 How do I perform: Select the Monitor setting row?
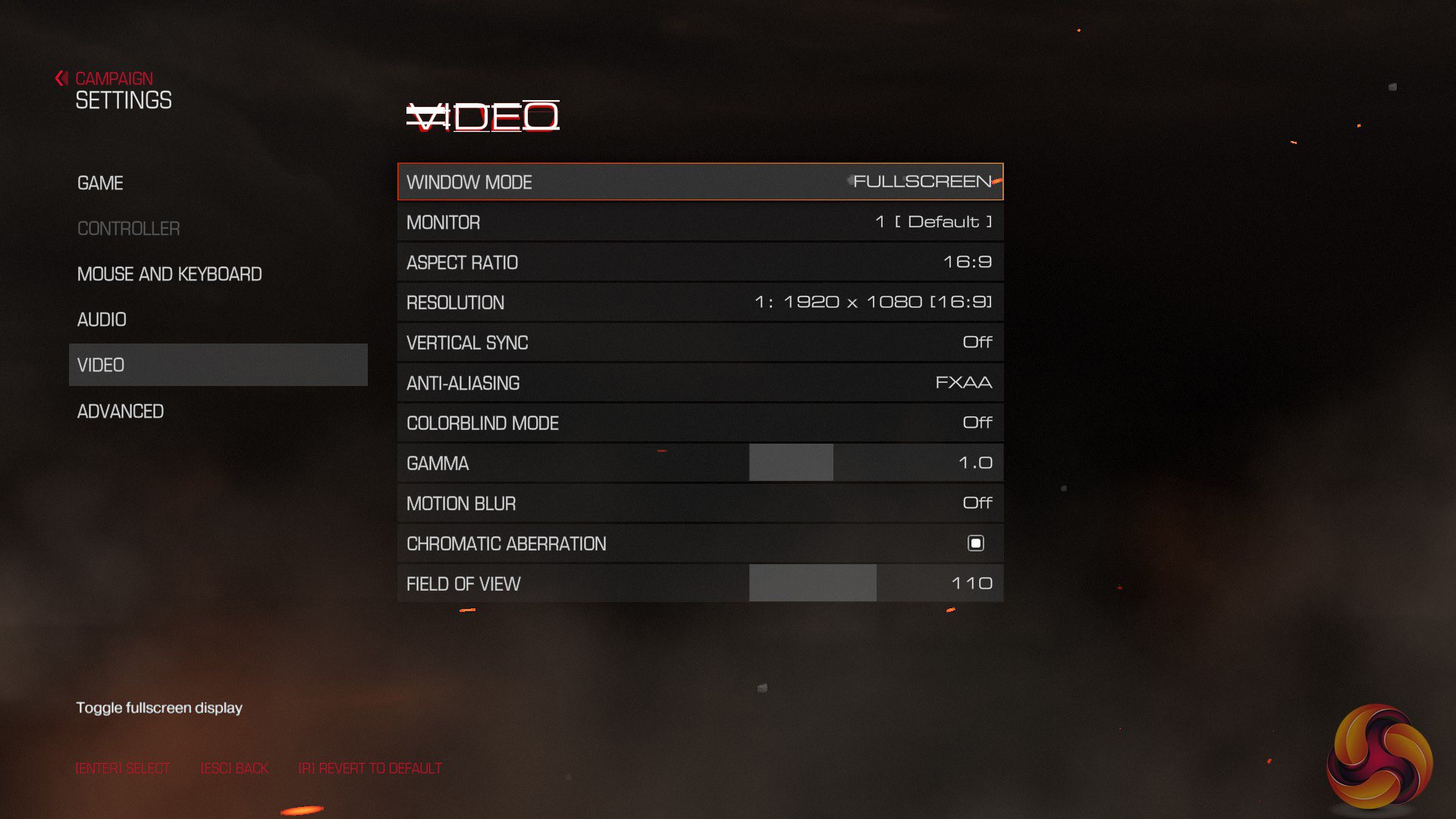[x=700, y=222]
